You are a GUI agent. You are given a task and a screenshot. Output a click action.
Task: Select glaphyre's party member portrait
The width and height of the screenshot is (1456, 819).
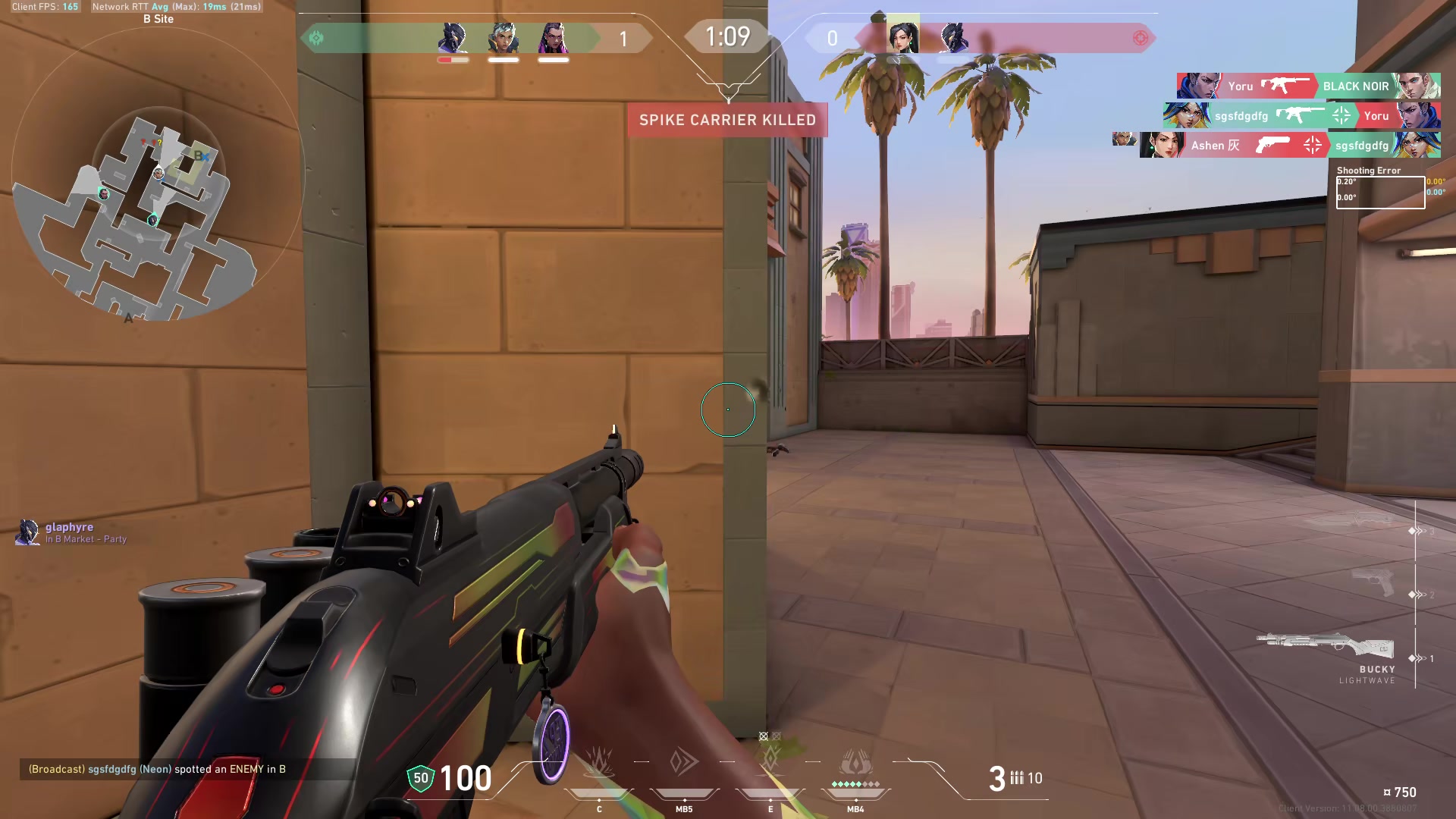pyautogui.click(x=28, y=532)
